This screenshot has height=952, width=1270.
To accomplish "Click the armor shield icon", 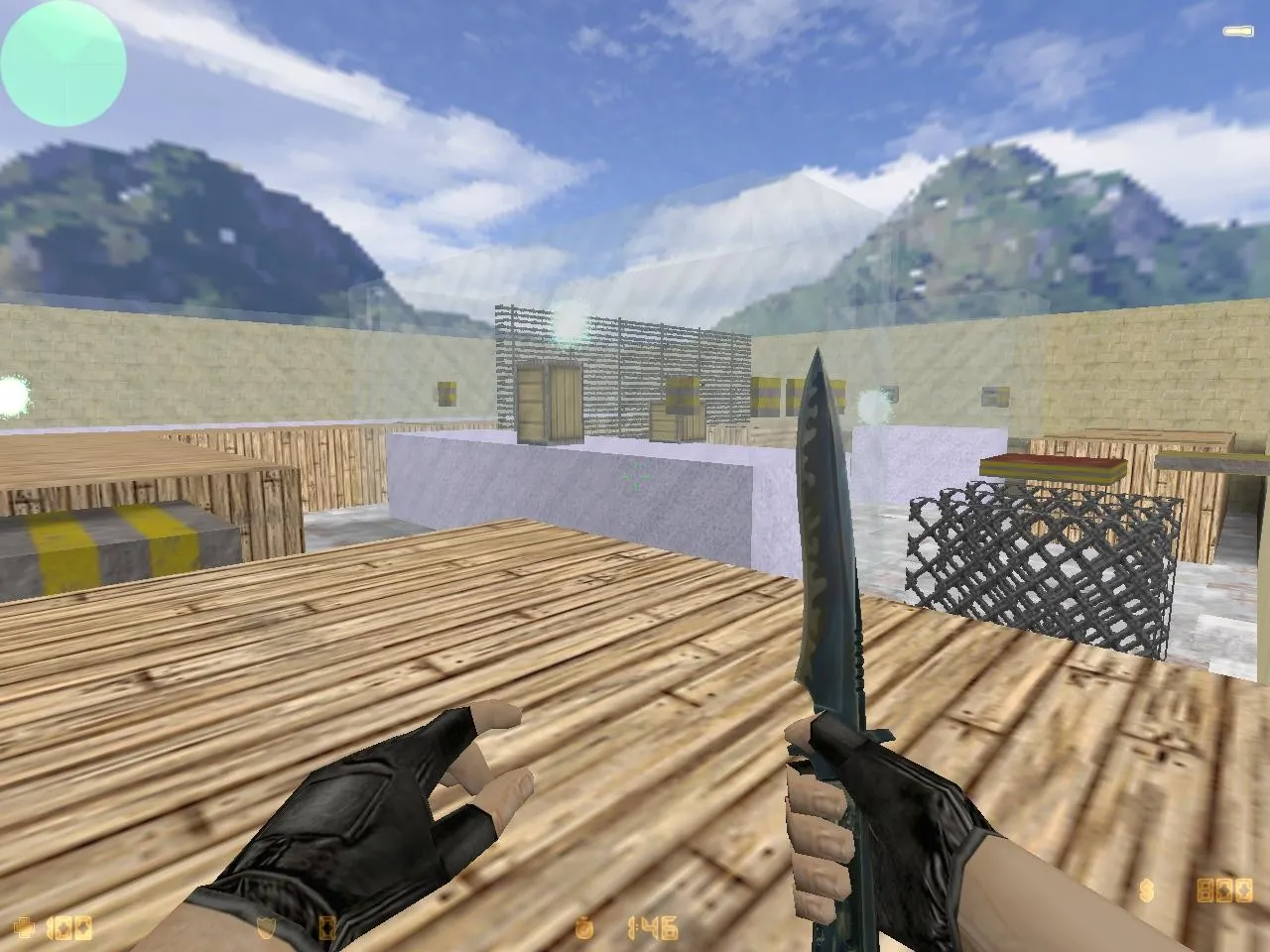I will point(266,927).
